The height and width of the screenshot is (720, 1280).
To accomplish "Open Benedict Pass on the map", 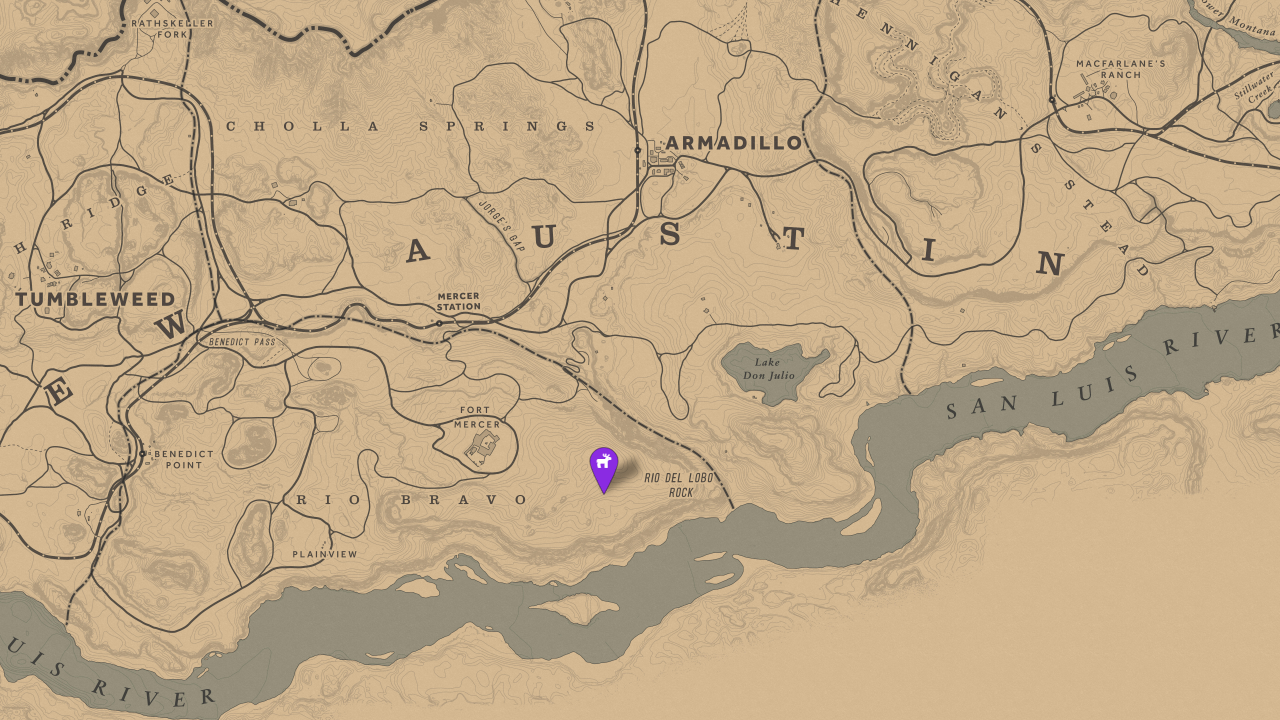I will tap(243, 343).
